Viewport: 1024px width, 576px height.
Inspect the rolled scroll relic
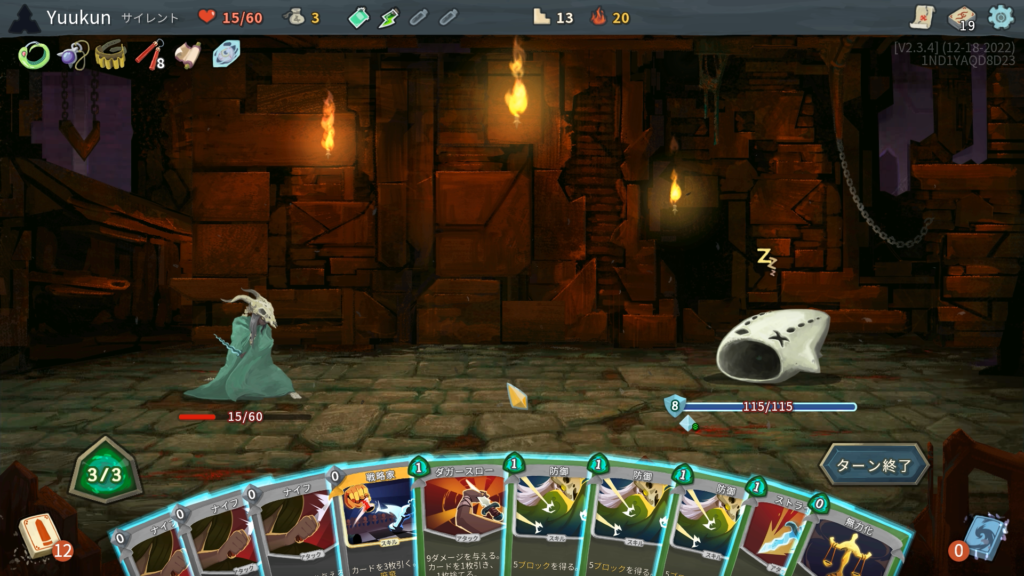pos(188,55)
